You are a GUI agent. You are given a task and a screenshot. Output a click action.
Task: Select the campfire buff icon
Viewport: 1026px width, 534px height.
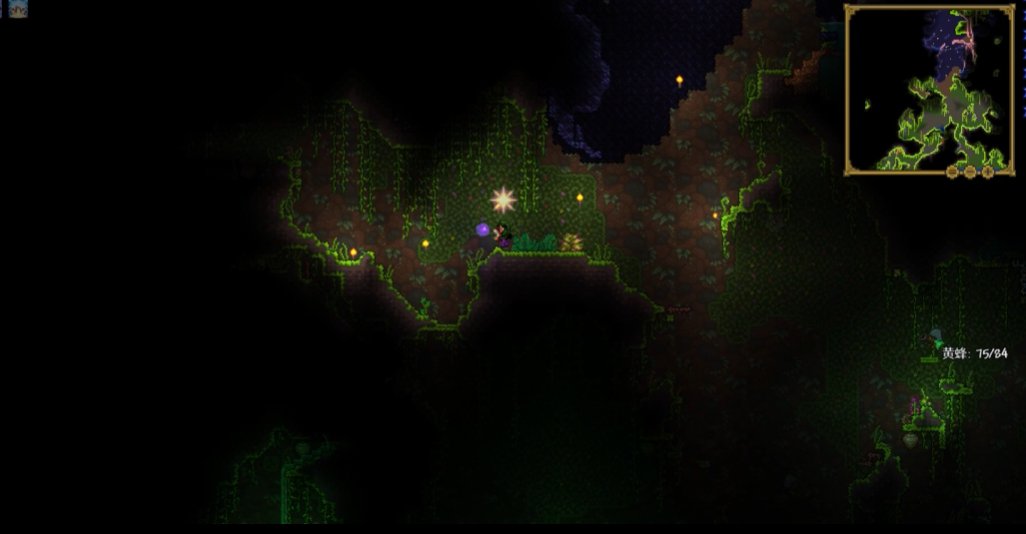click(17, 9)
